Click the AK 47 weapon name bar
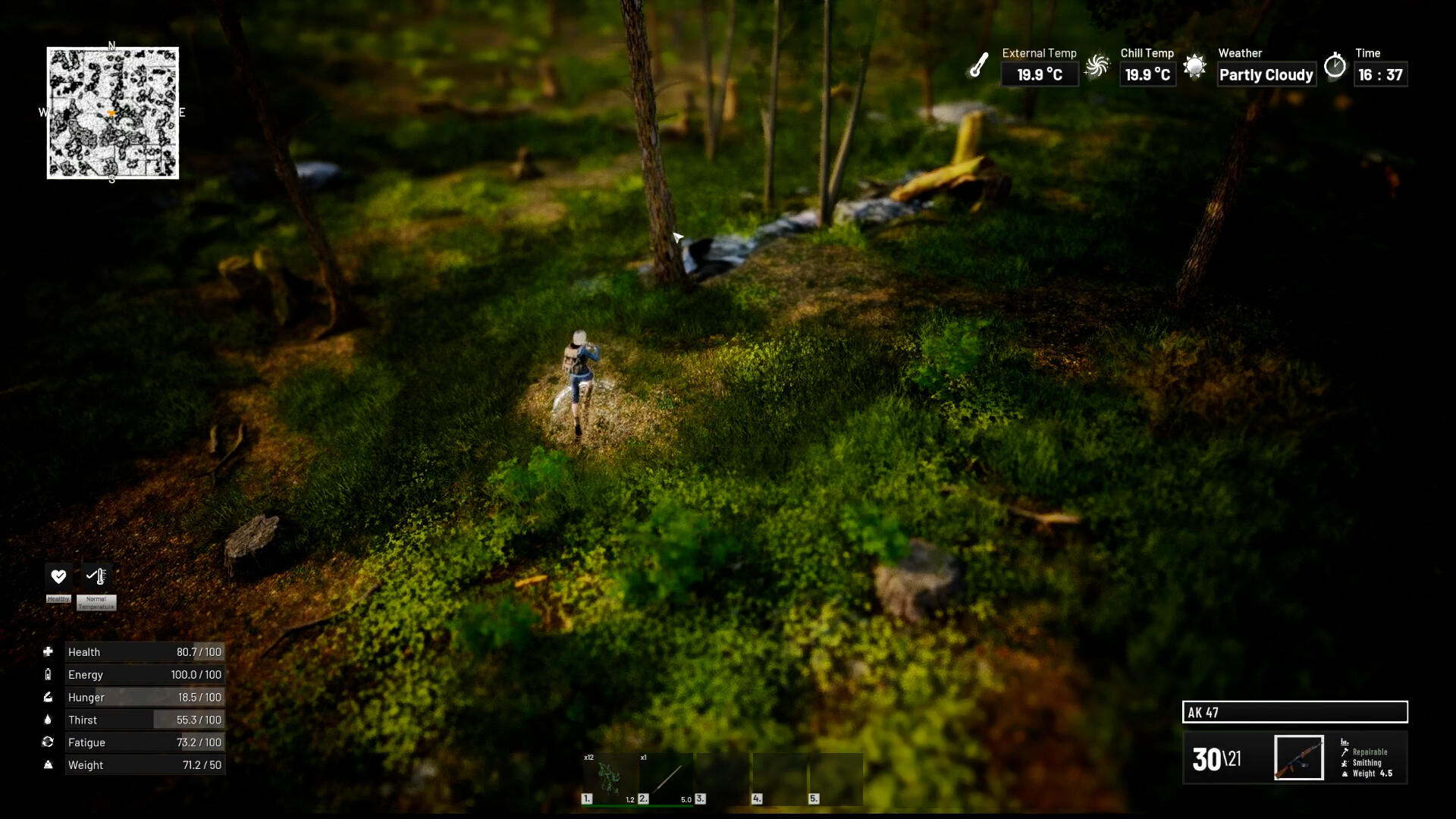Viewport: 1456px width, 819px height. point(1294,712)
